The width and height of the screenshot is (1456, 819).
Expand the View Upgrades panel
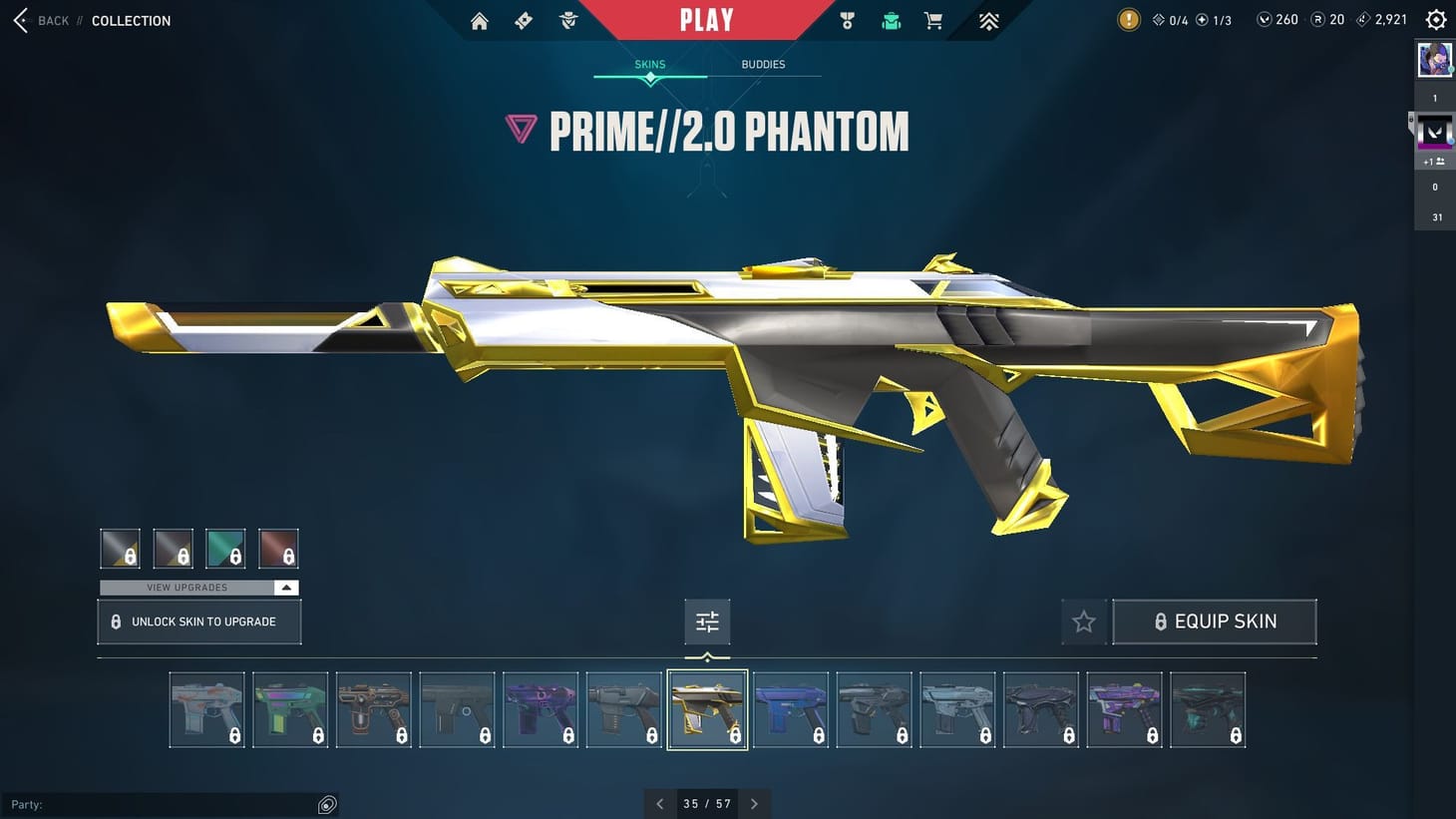pos(196,588)
